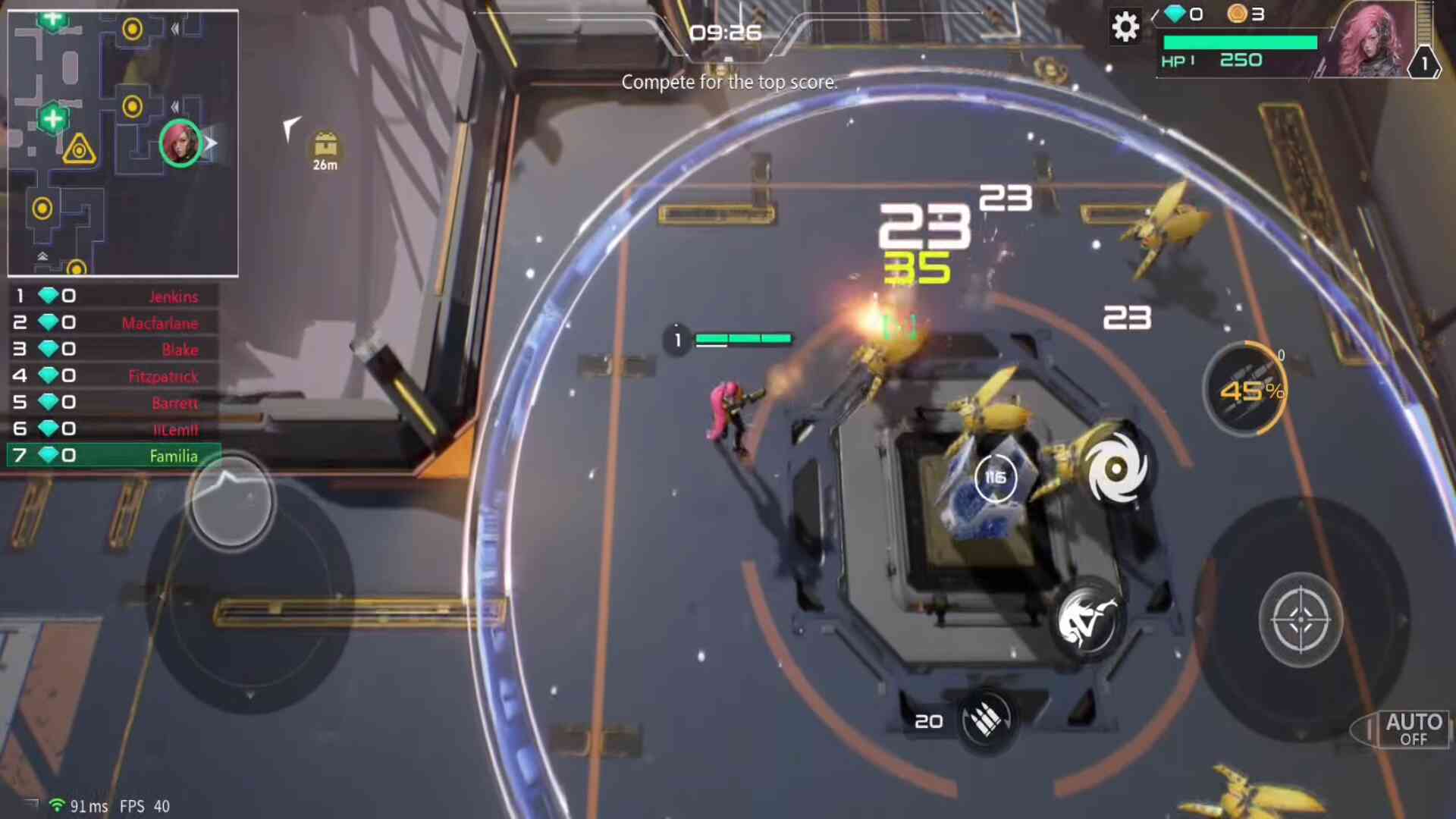Click the yellow warning triangle on minimap
The height and width of the screenshot is (819, 1456).
click(x=79, y=149)
